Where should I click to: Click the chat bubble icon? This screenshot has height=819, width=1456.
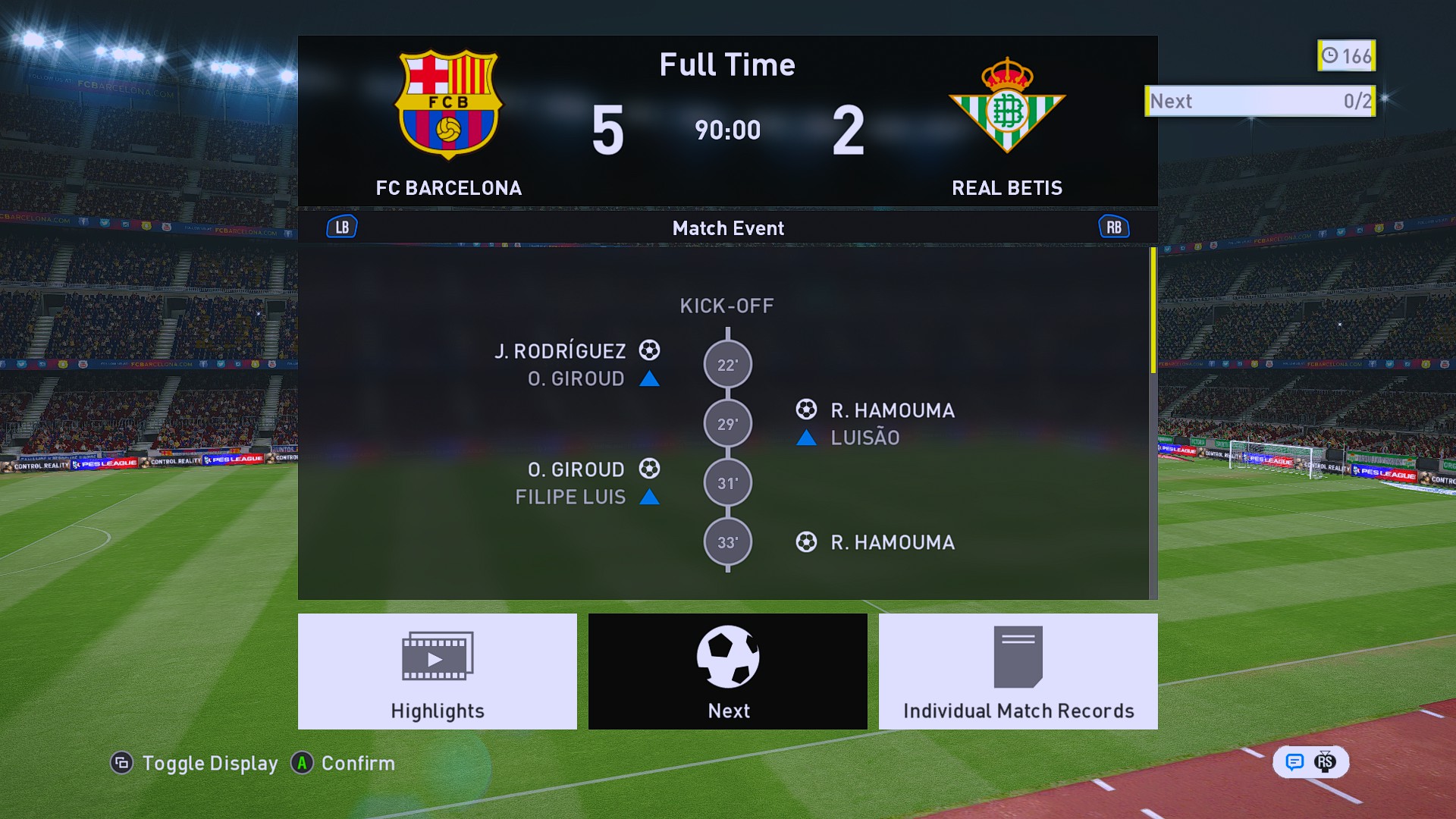1294,761
